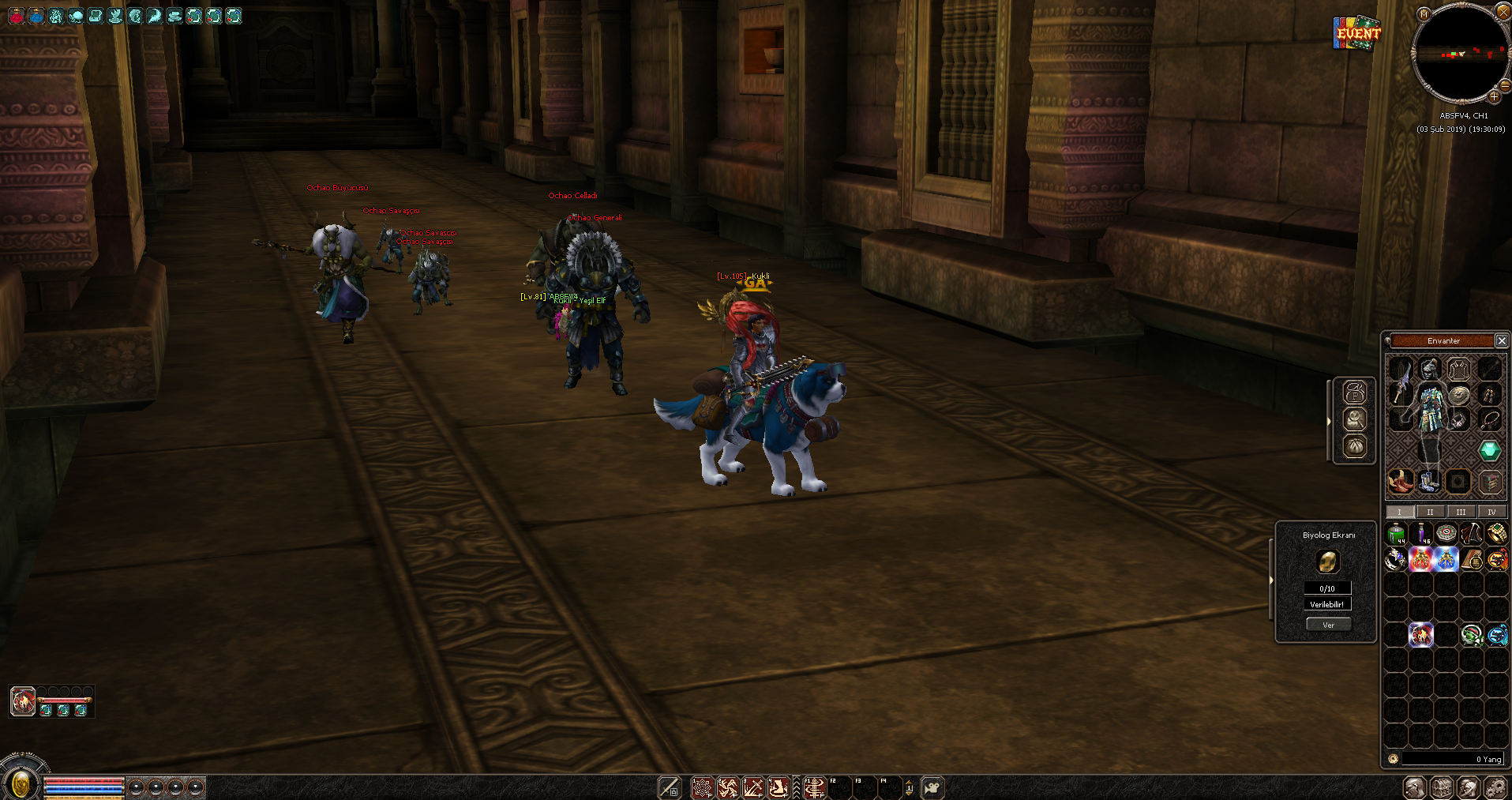Activate the F1 whirlwind skill slot
The width and height of the screenshot is (1512, 800).
point(816,787)
